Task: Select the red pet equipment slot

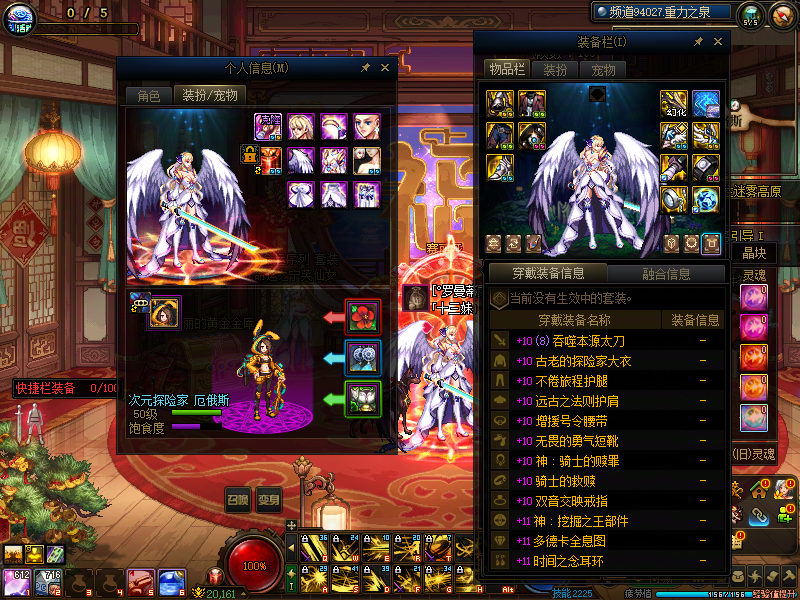Action: point(361,317)
